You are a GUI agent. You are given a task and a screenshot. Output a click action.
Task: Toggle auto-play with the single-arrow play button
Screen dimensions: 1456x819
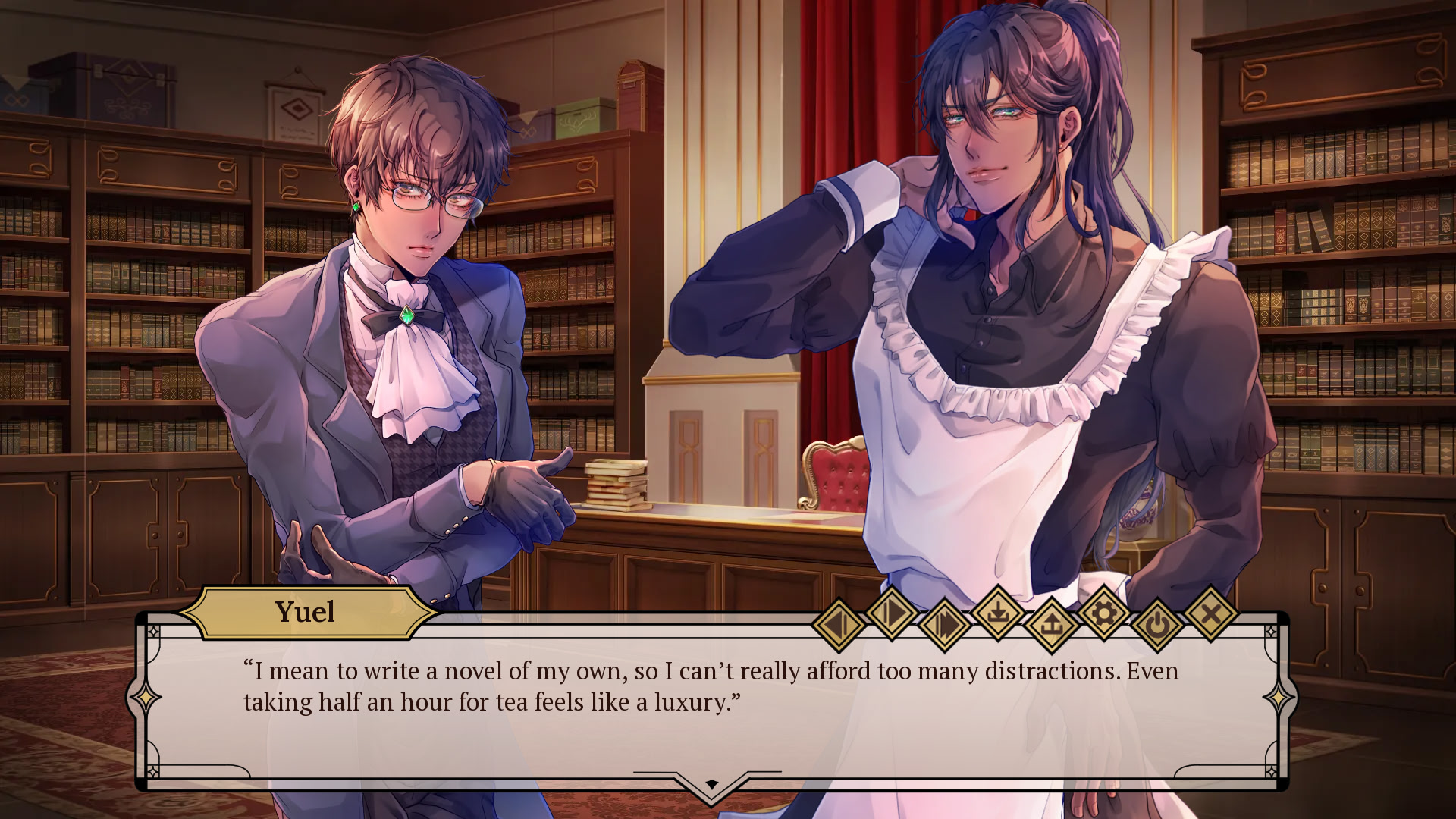pos(891,611)
